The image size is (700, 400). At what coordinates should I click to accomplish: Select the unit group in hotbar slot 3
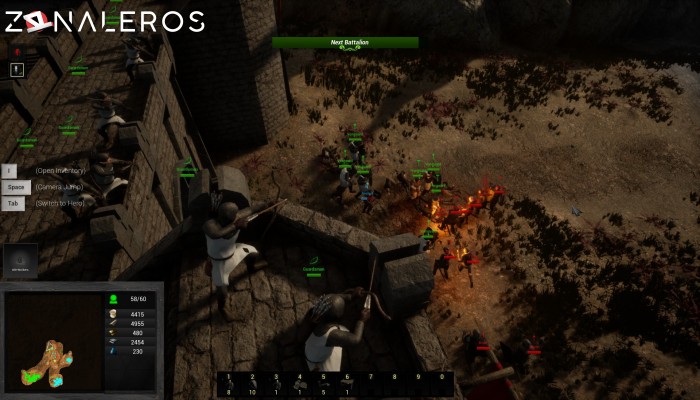click(276, 384)
